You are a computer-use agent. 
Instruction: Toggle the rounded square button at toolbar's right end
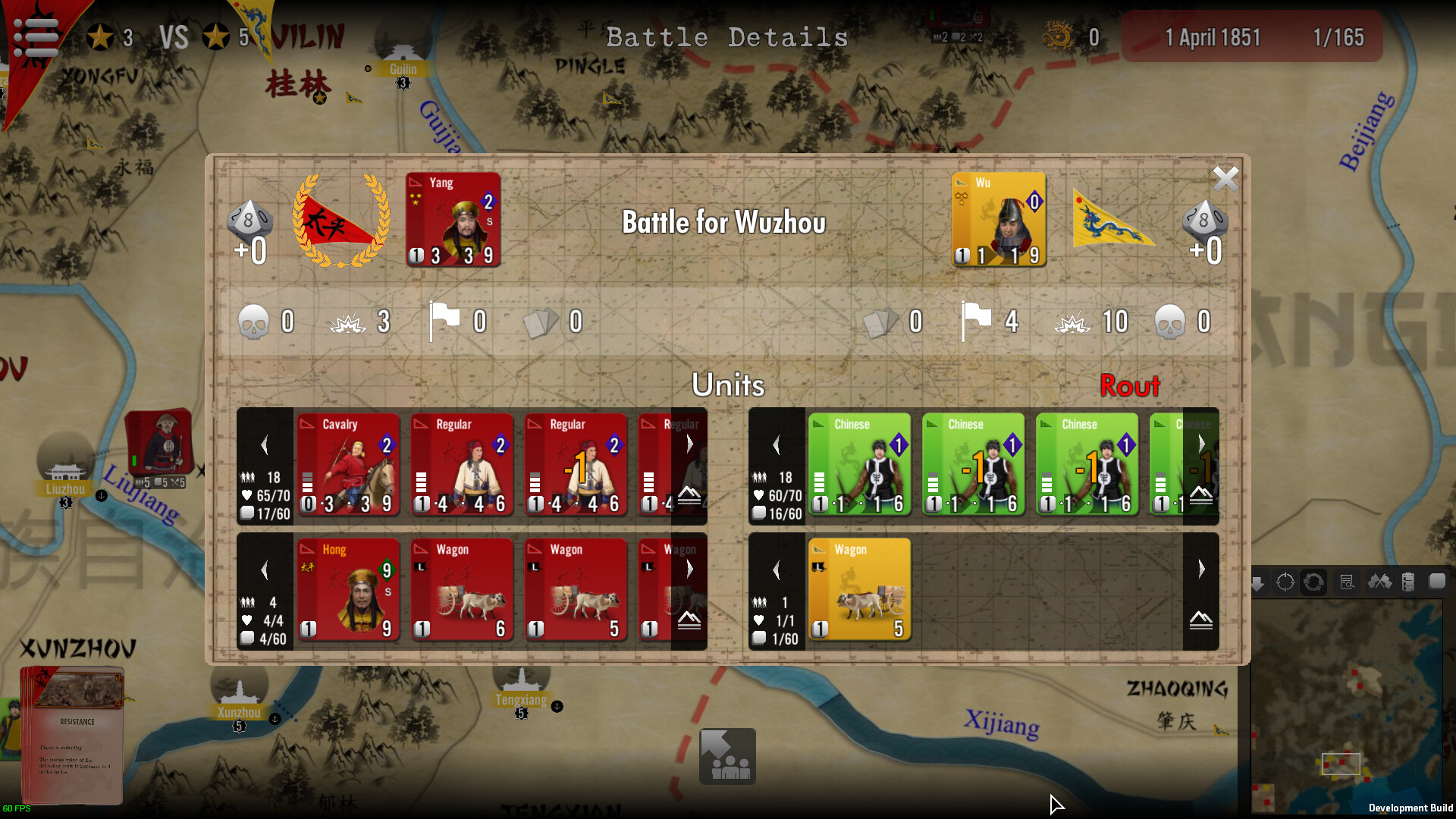pos(1437,582)
